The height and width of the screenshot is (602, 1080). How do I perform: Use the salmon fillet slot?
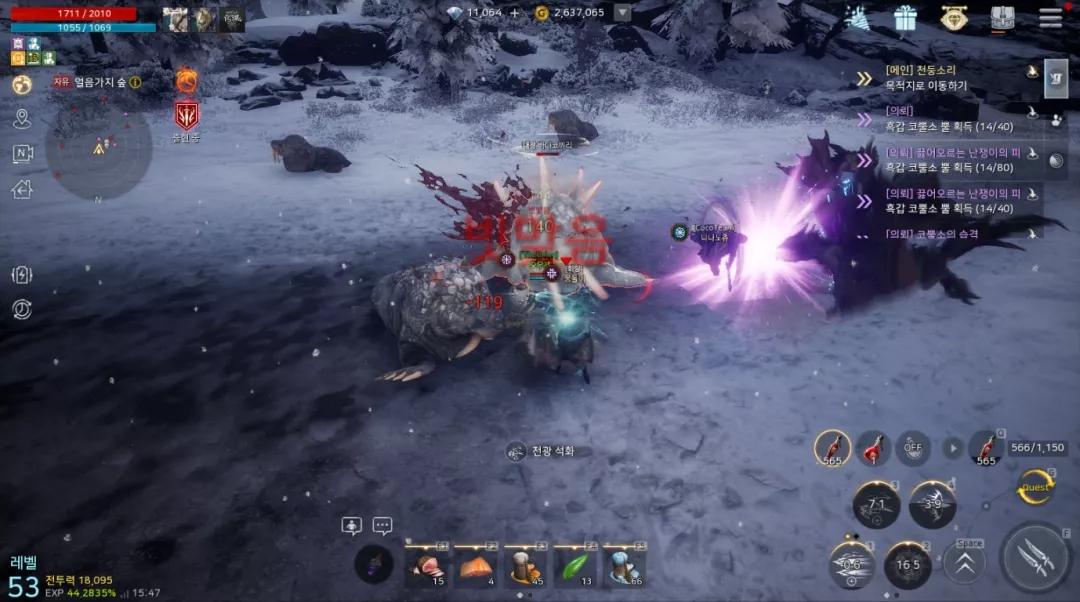click(475, 566)
